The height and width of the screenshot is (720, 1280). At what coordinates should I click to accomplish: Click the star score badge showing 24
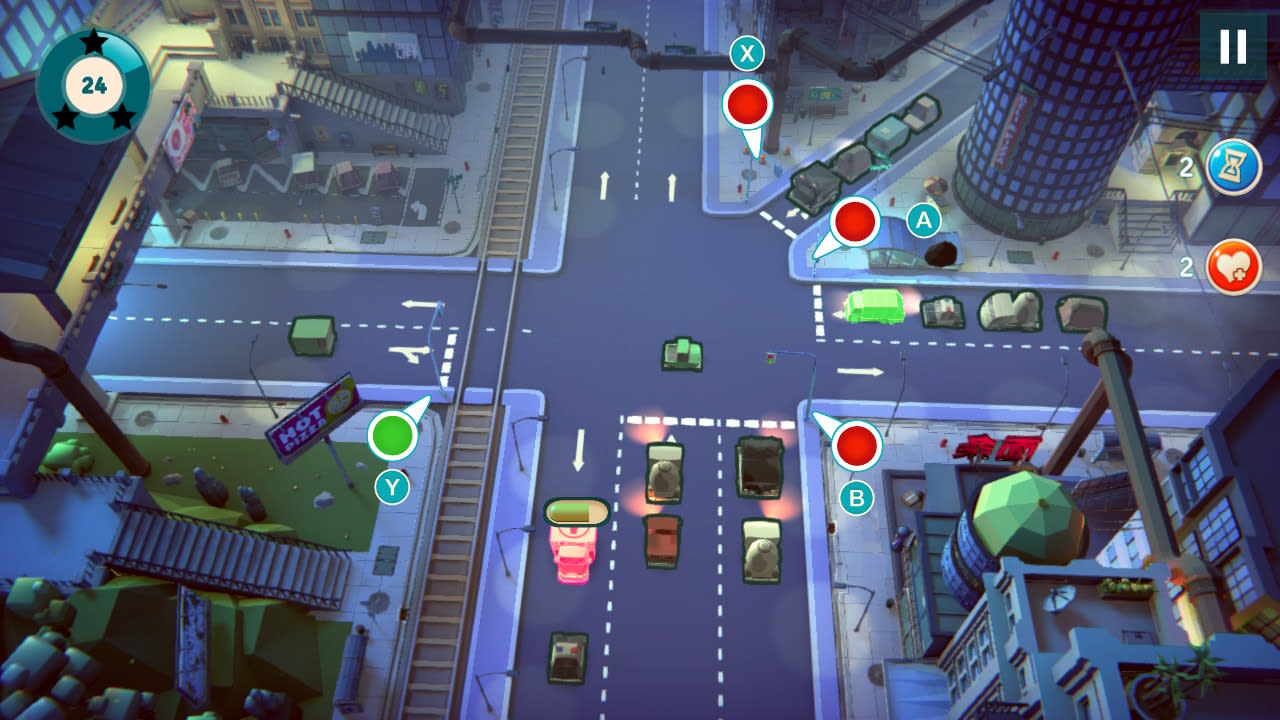(x=93, y=82)
